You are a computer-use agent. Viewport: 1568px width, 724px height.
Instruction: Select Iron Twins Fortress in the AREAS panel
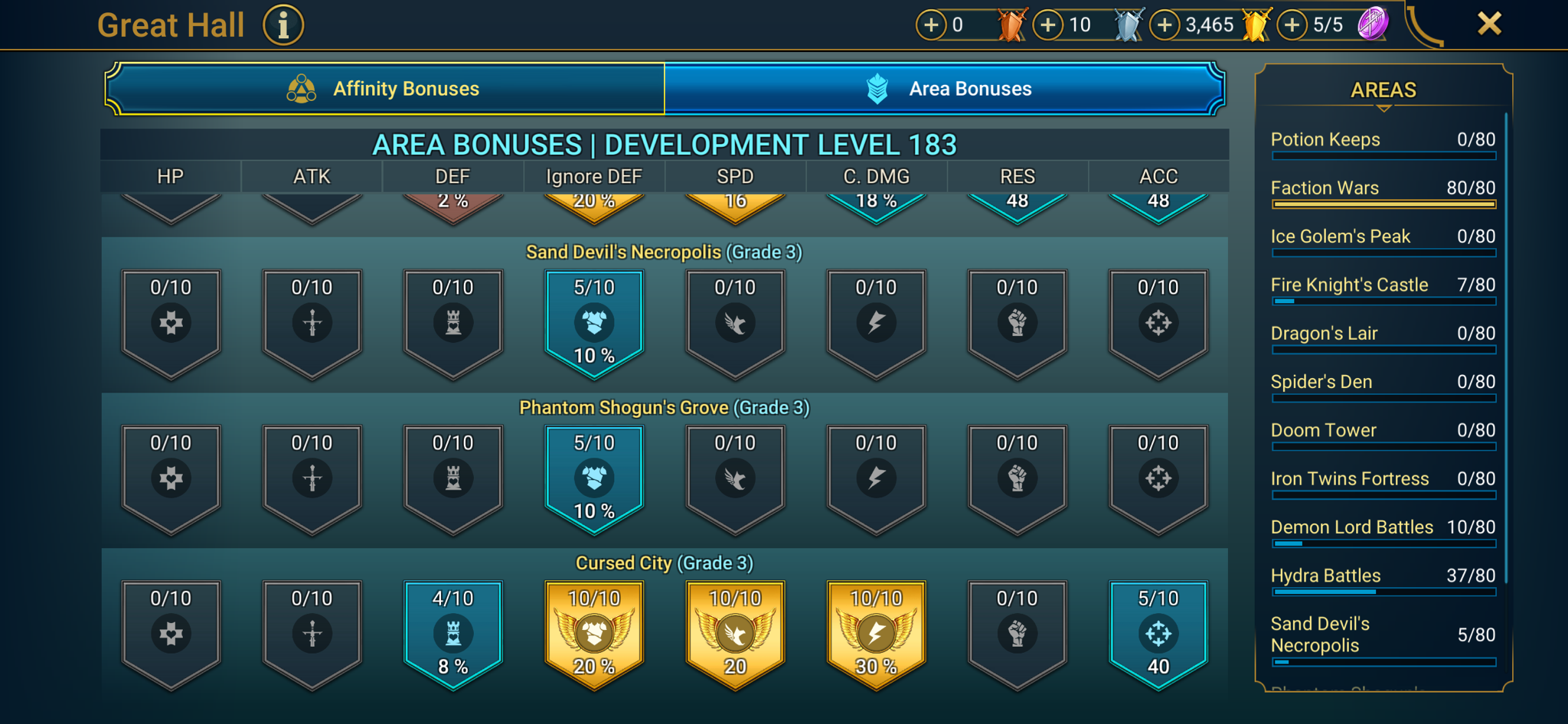click(x=1383, y=480)
